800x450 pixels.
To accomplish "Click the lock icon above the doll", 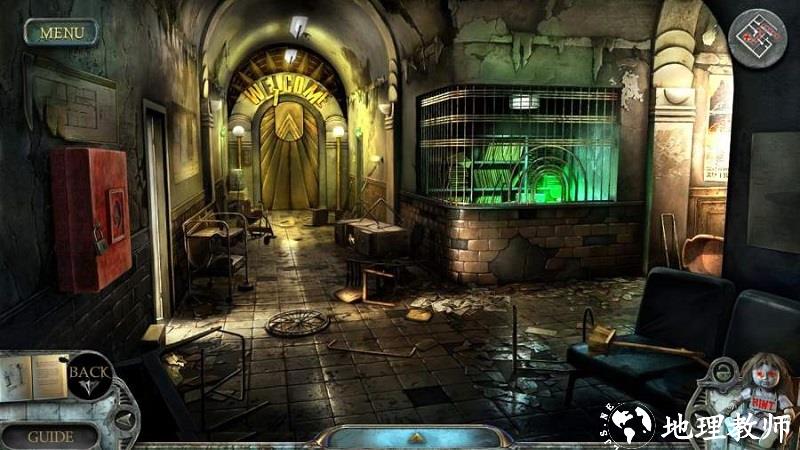I will coord(721,374).
